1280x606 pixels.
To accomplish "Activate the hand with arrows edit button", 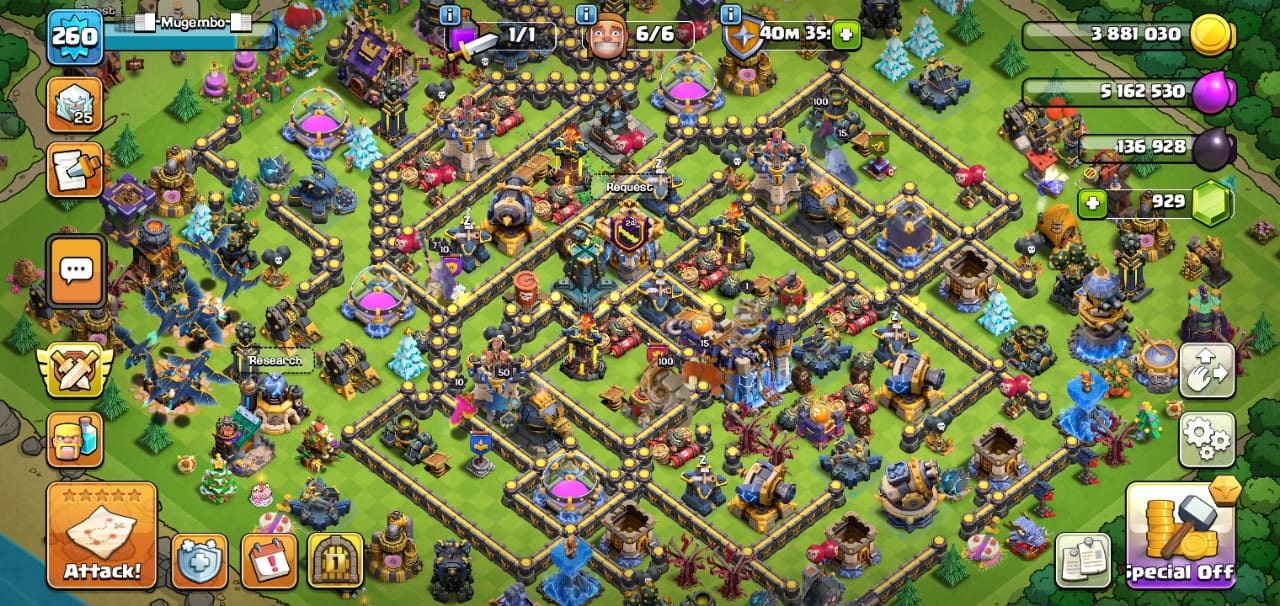I will click(1207, 370).
